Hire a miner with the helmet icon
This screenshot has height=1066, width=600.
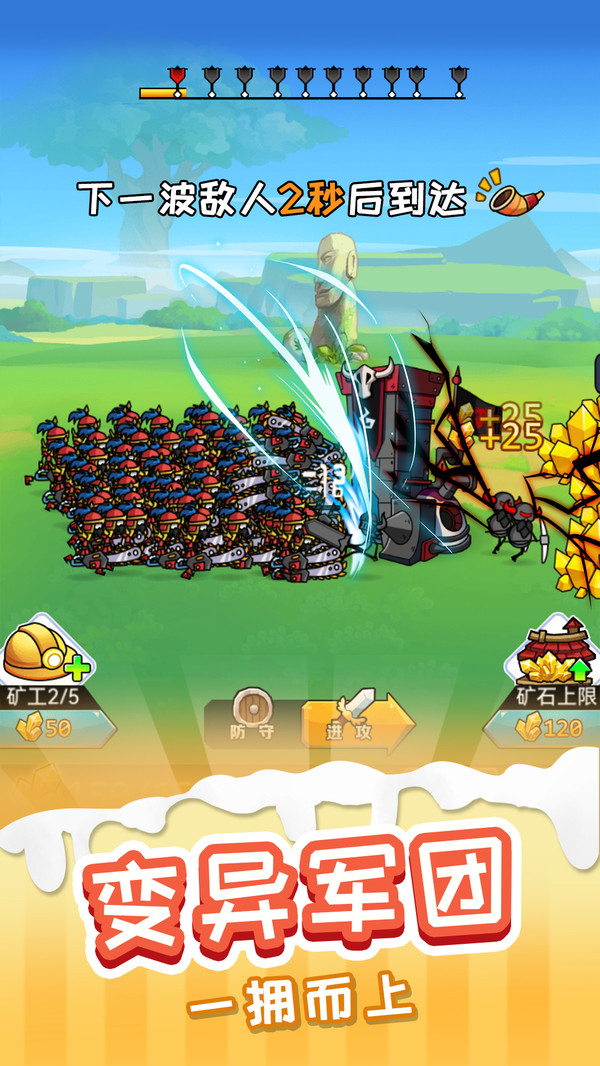click(x=44, y=651)
